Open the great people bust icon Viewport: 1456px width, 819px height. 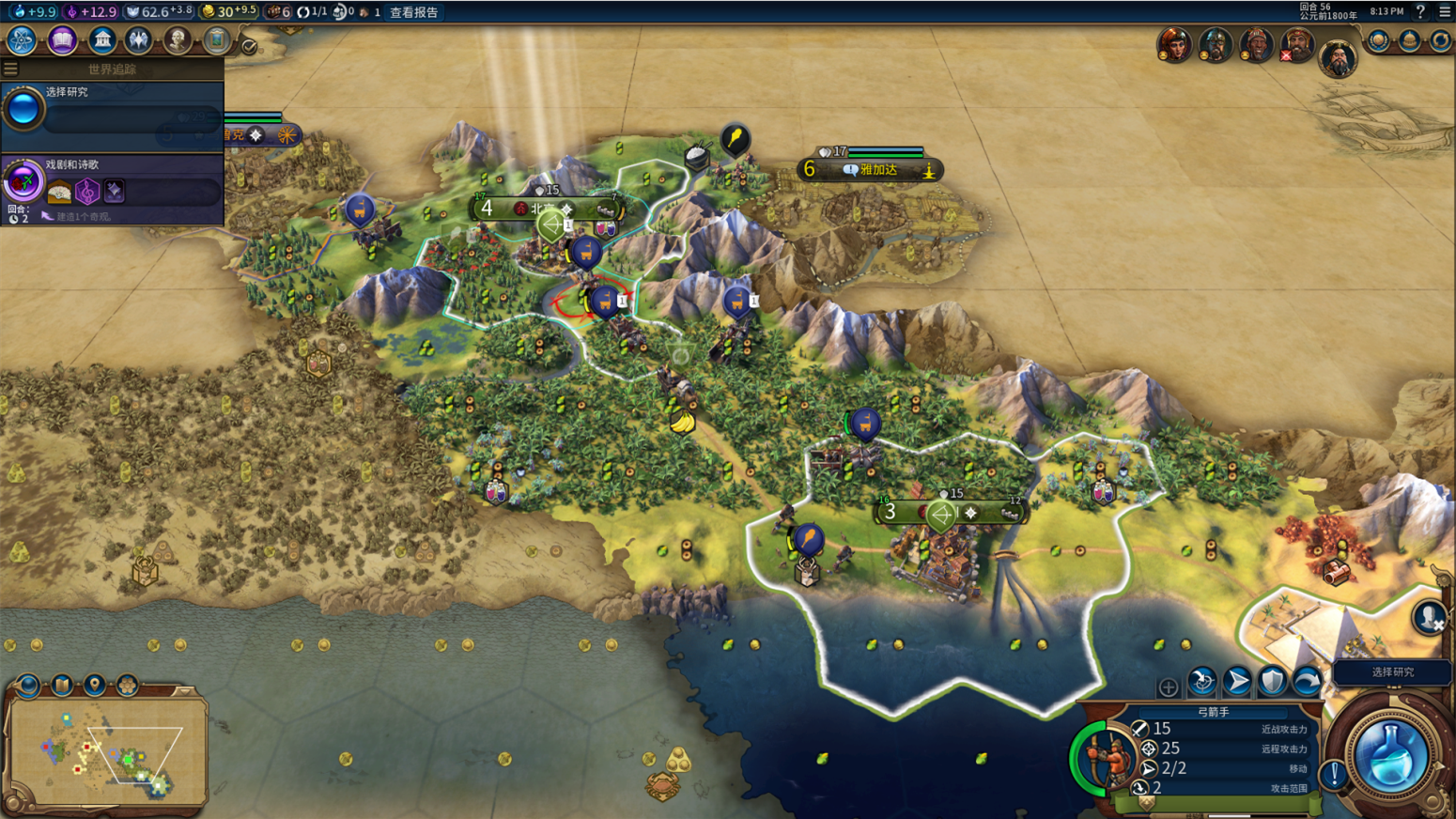[x=177, y=40]
